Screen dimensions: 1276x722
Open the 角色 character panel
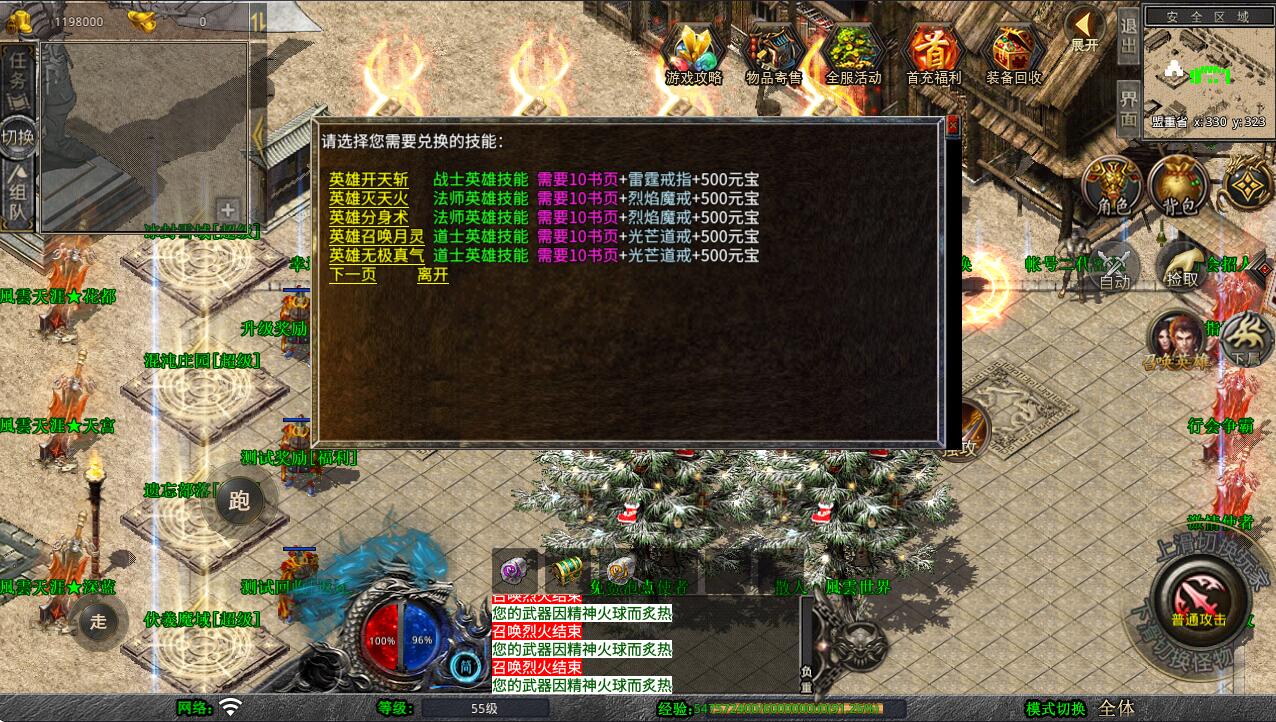[x=1112, y=186]
